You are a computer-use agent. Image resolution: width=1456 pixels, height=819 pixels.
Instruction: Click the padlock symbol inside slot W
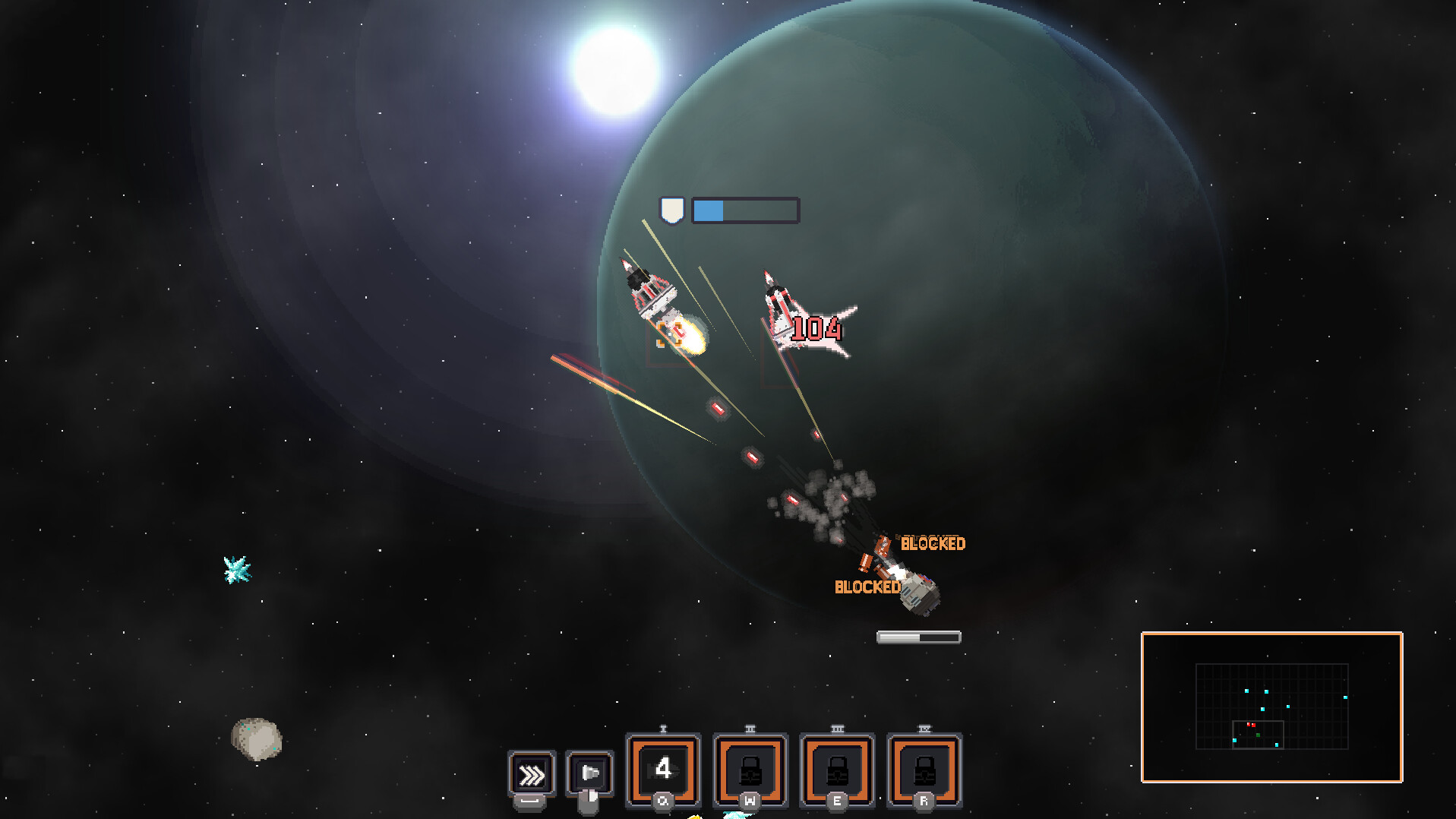(749, 770)
